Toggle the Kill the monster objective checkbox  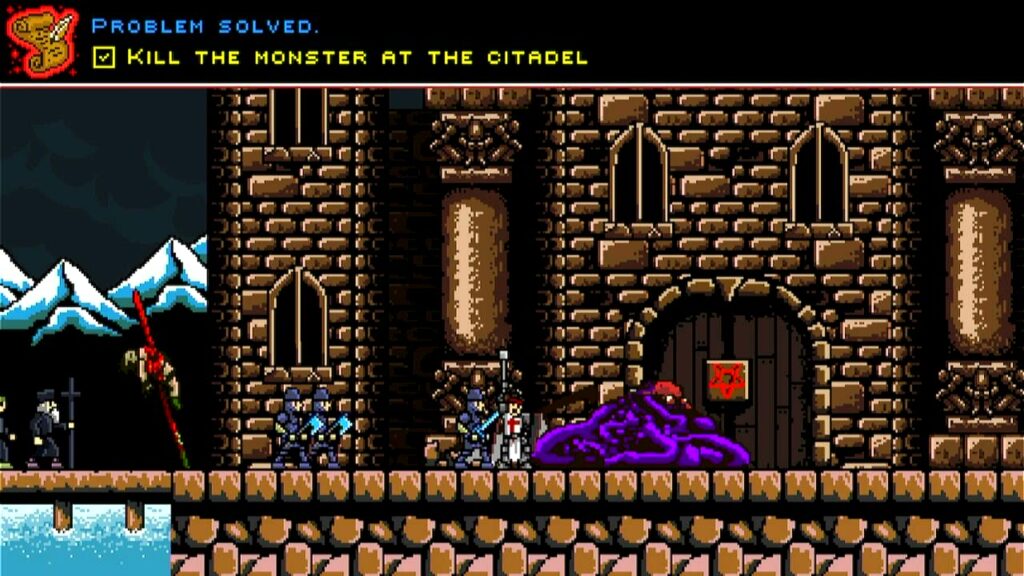[104, 57]
